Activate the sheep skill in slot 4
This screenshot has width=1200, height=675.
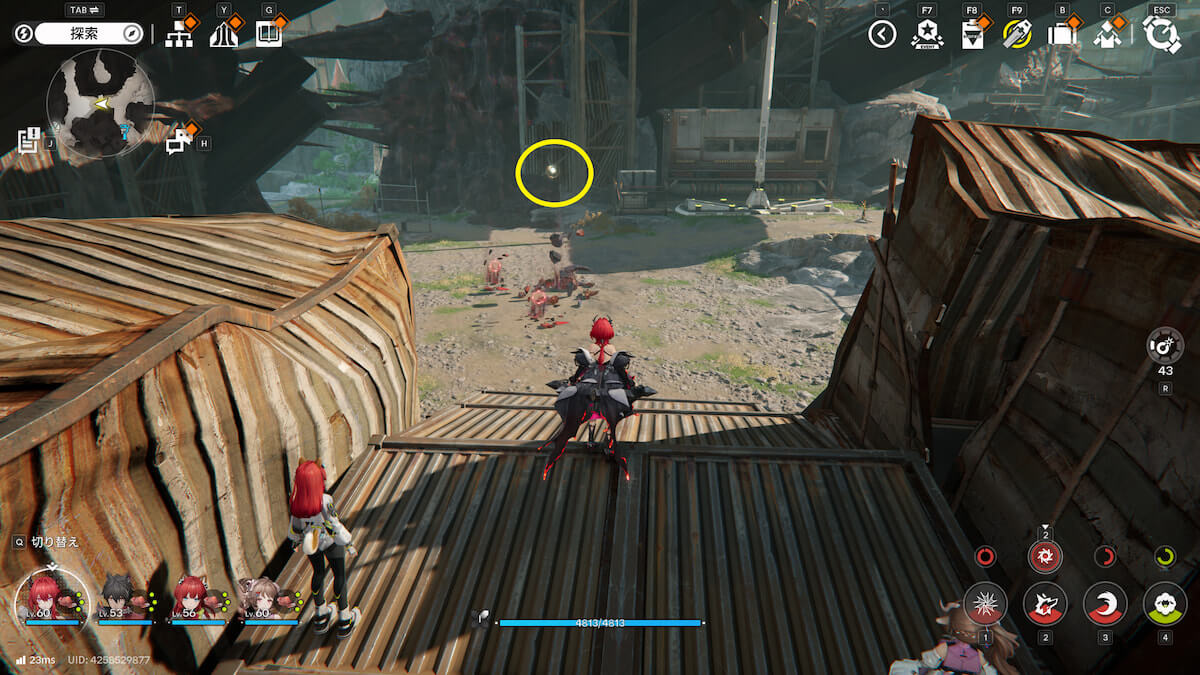(1164, 603)
